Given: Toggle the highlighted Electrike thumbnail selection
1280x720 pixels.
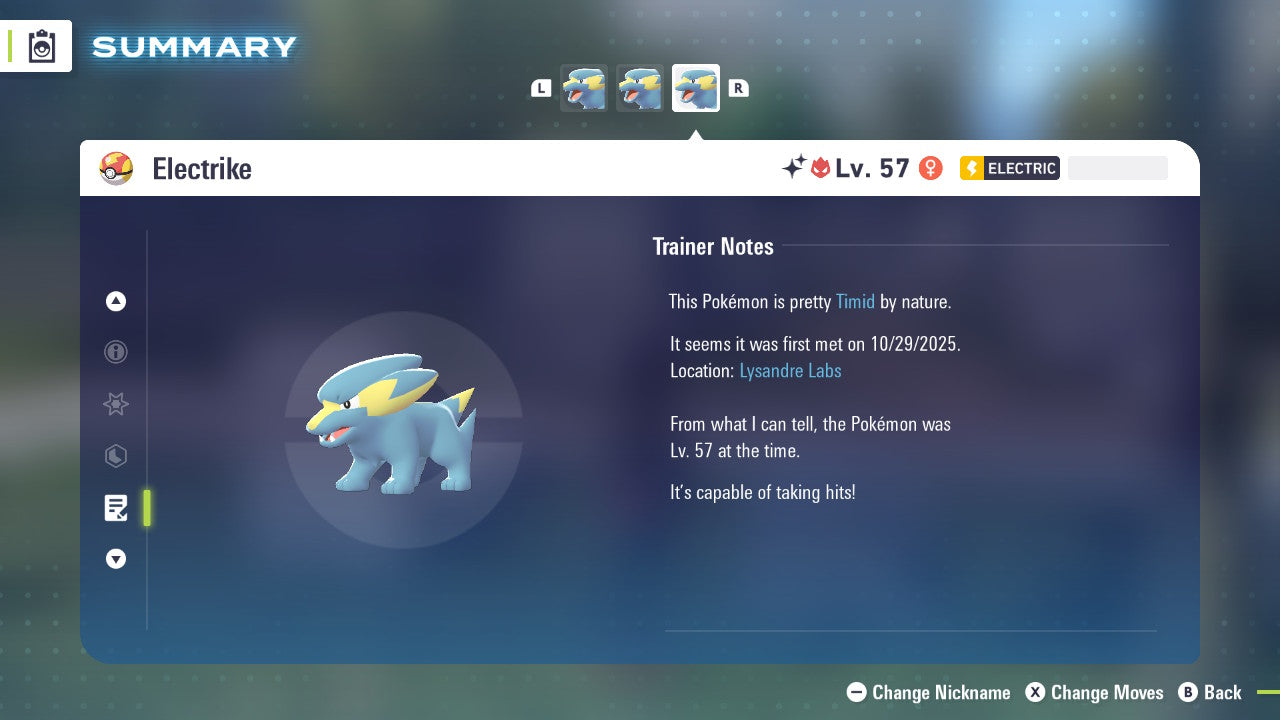Looking at the screenshot, I should (x=696, y=88).
